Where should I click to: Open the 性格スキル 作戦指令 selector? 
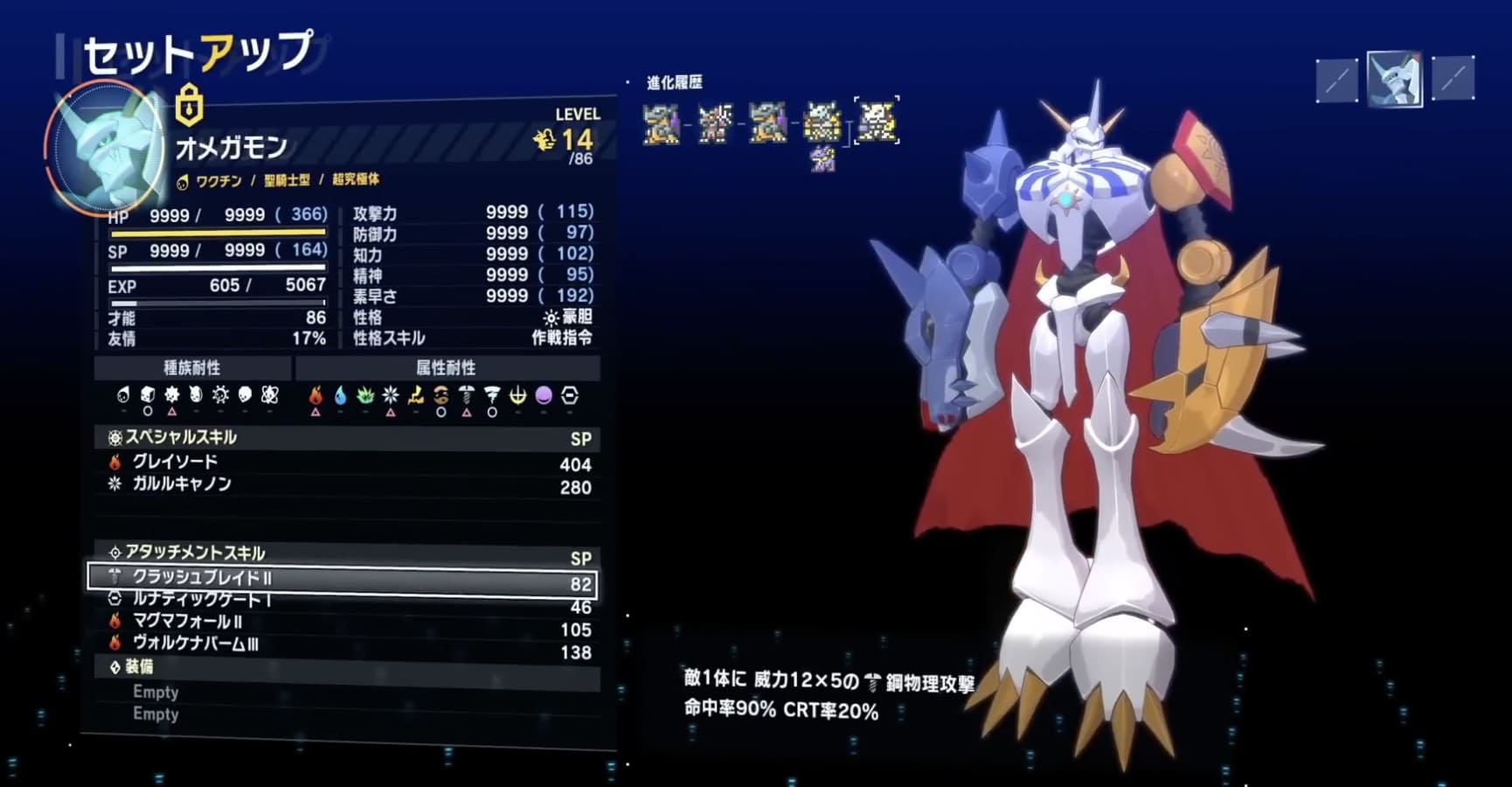(x=564, y=338)
